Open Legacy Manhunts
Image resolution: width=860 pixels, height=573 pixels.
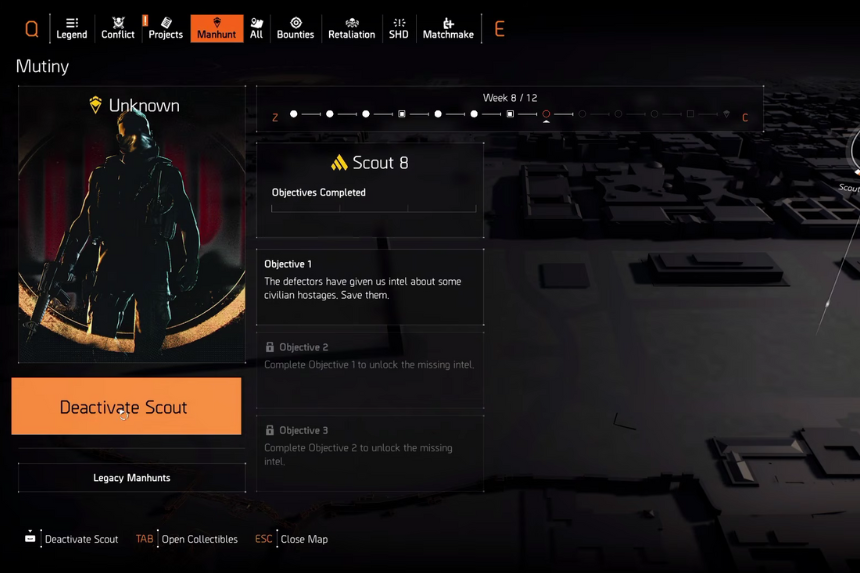pos(132,478)
